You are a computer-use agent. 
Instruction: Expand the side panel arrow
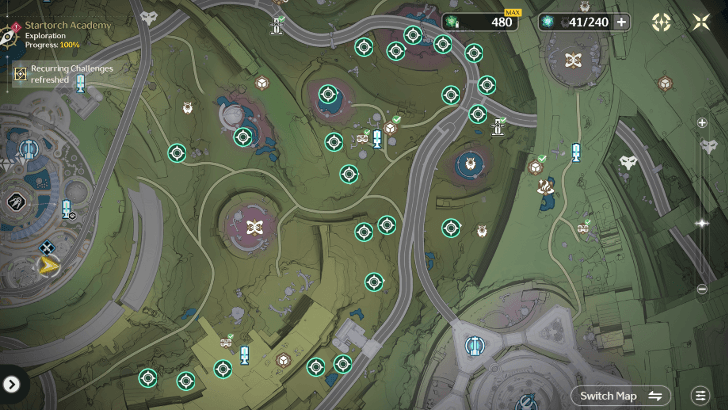coord(12,383)
